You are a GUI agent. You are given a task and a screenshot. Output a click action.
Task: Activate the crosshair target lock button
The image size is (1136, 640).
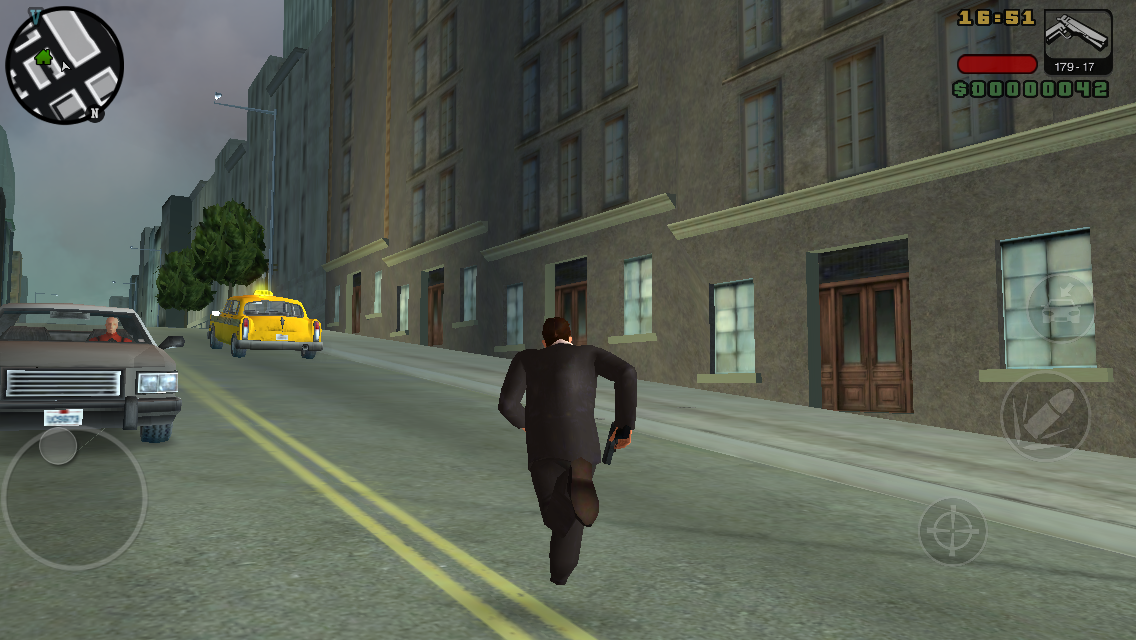pyautogui.click(x=952, y=530)
